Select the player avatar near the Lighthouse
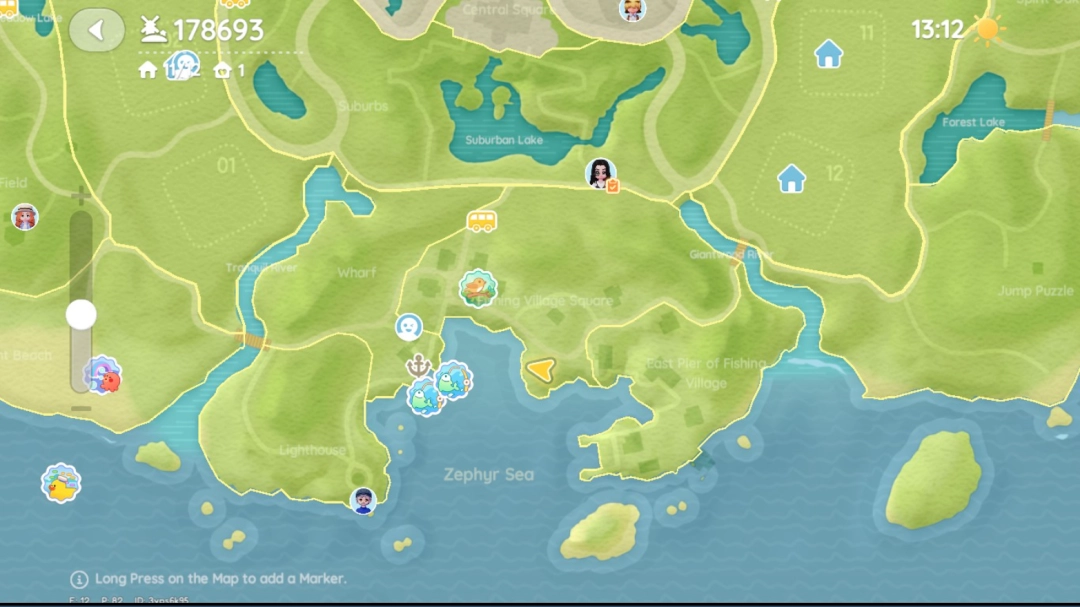This screenshot has height=607, width=1080. (x=363, y=500)
